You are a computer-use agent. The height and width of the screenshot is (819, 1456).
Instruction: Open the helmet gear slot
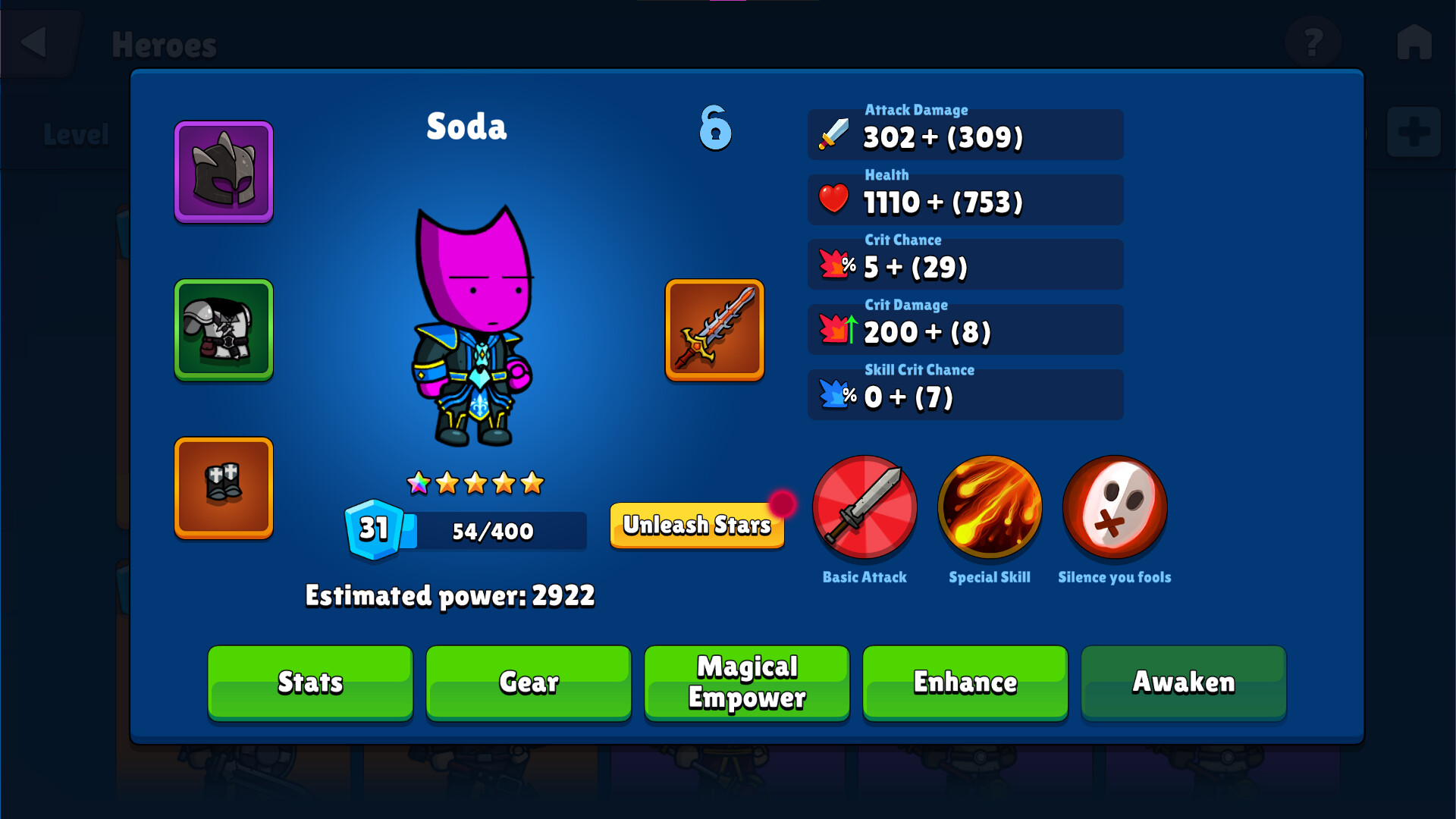pos(223,171)
